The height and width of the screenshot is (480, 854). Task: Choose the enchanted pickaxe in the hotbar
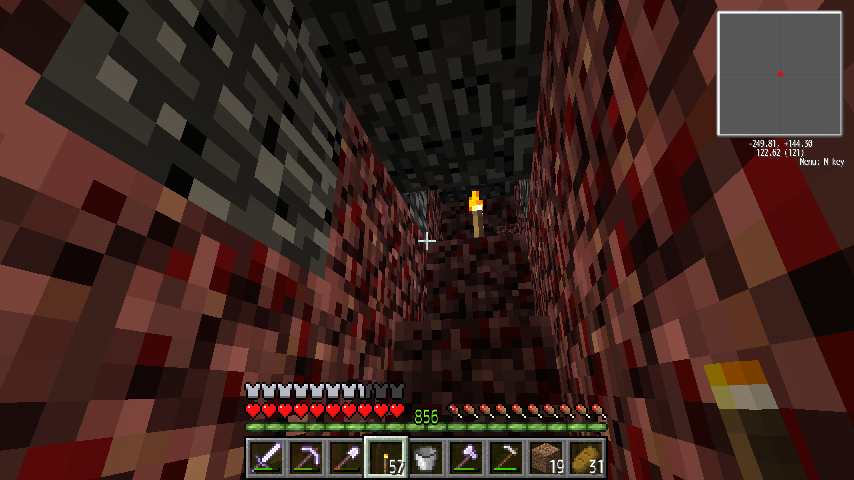point(306,458)
